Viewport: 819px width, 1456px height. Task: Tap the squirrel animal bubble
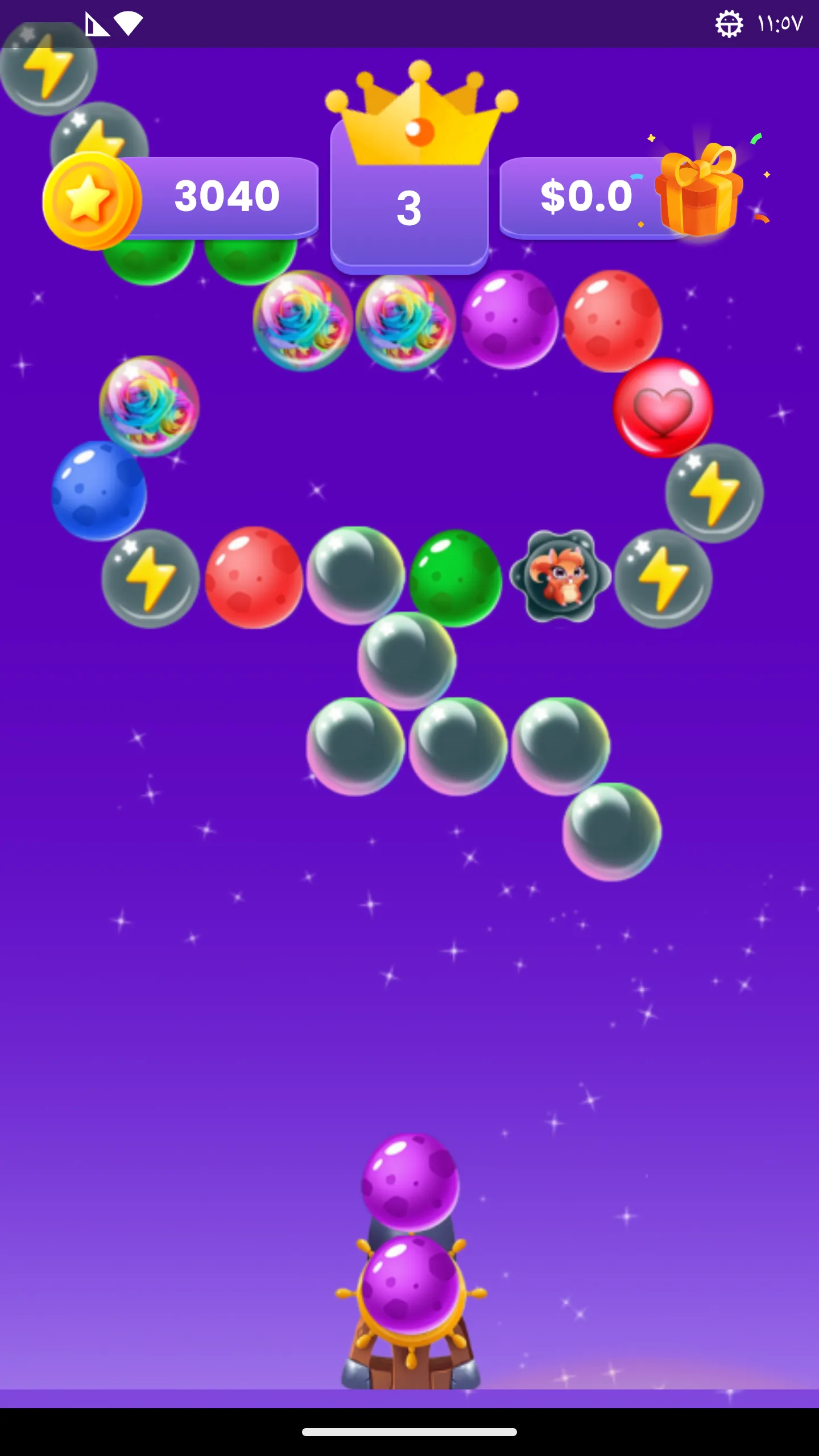(x=560, y=577)
